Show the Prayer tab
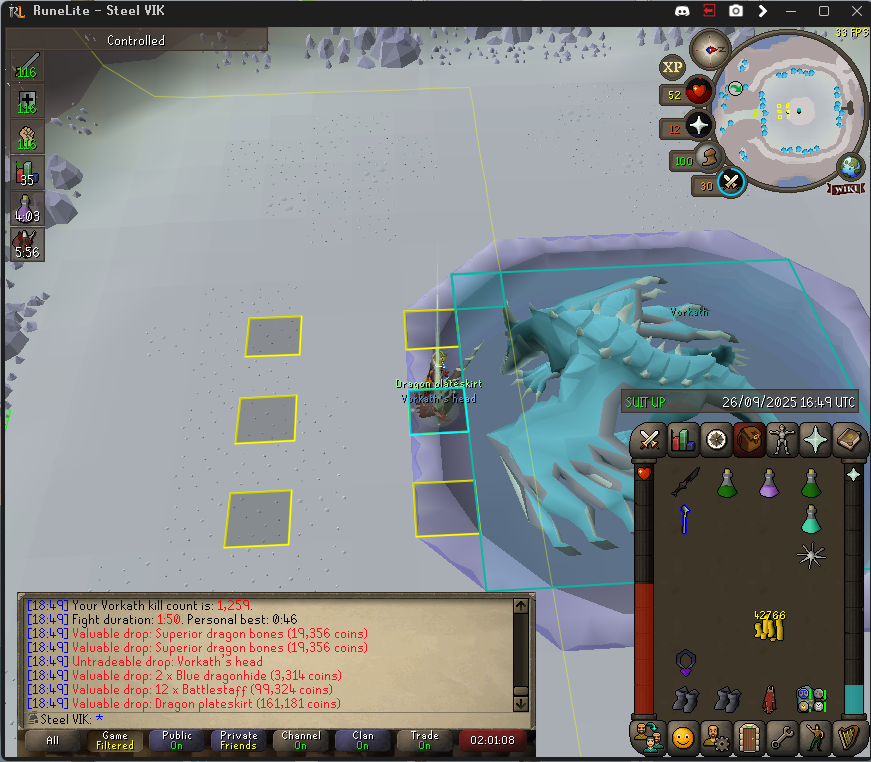The height and width of the screenshot is (762, 871). (814, 439)
